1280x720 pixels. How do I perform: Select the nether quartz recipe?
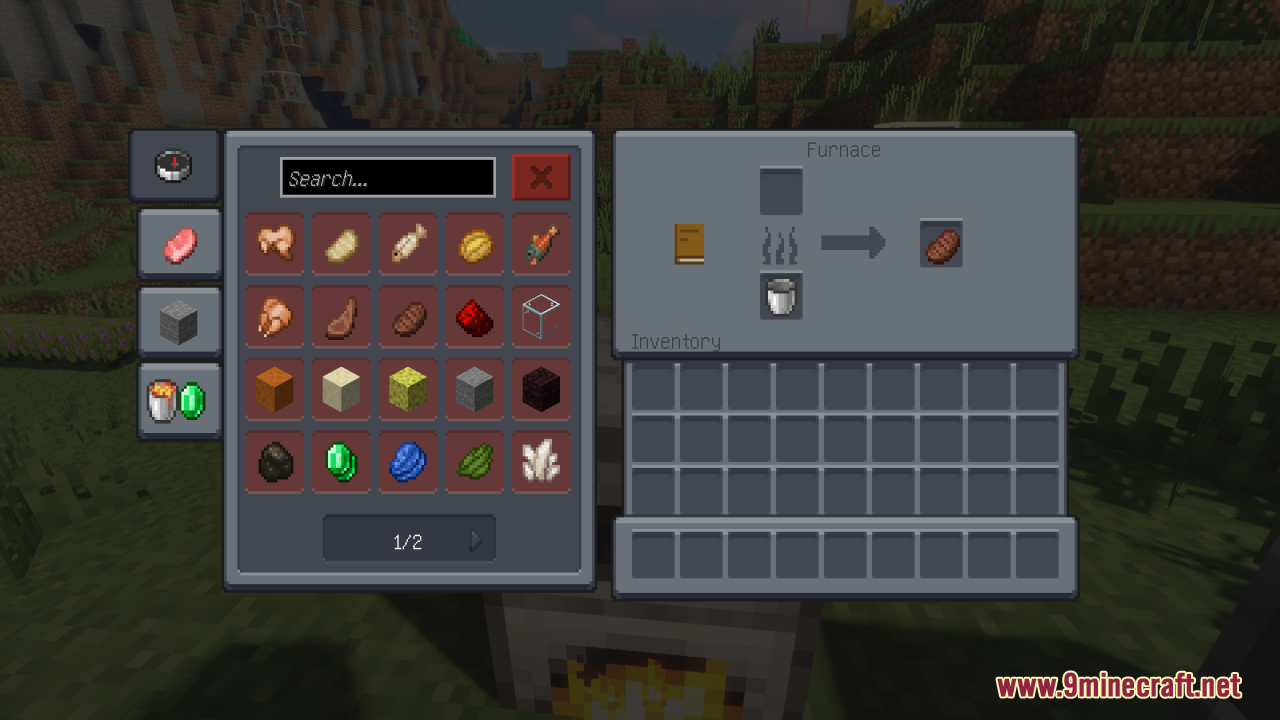click(541, 461)
